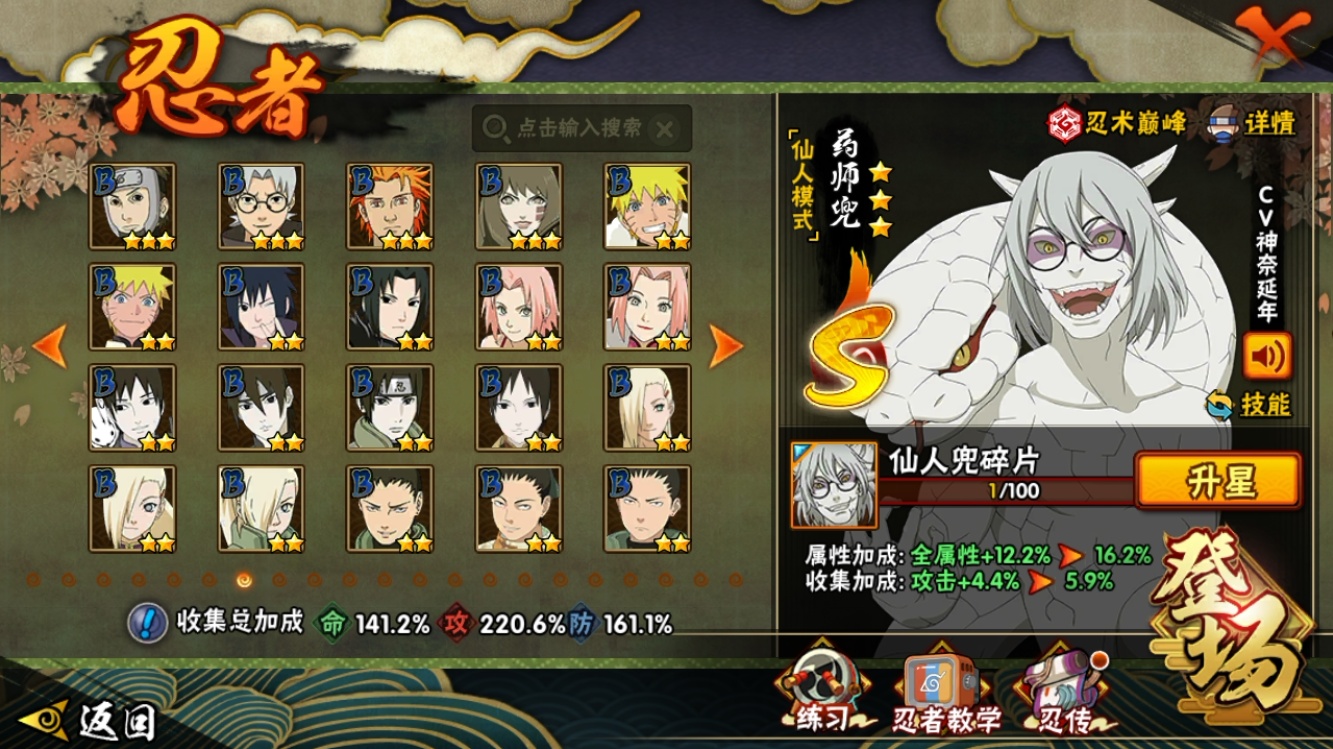Select the orange spiky-haired ninja portrait
Viewport: 1333px width, 749px height.
(390, 206)
